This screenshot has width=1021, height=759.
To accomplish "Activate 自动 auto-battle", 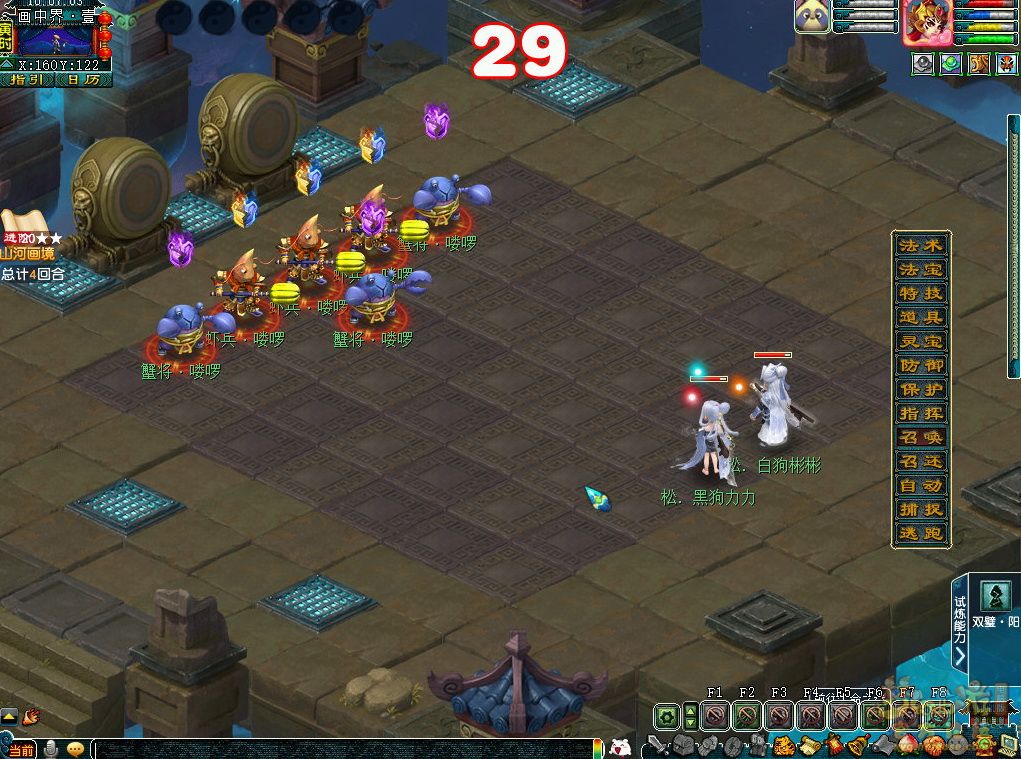I will point(921,486).
